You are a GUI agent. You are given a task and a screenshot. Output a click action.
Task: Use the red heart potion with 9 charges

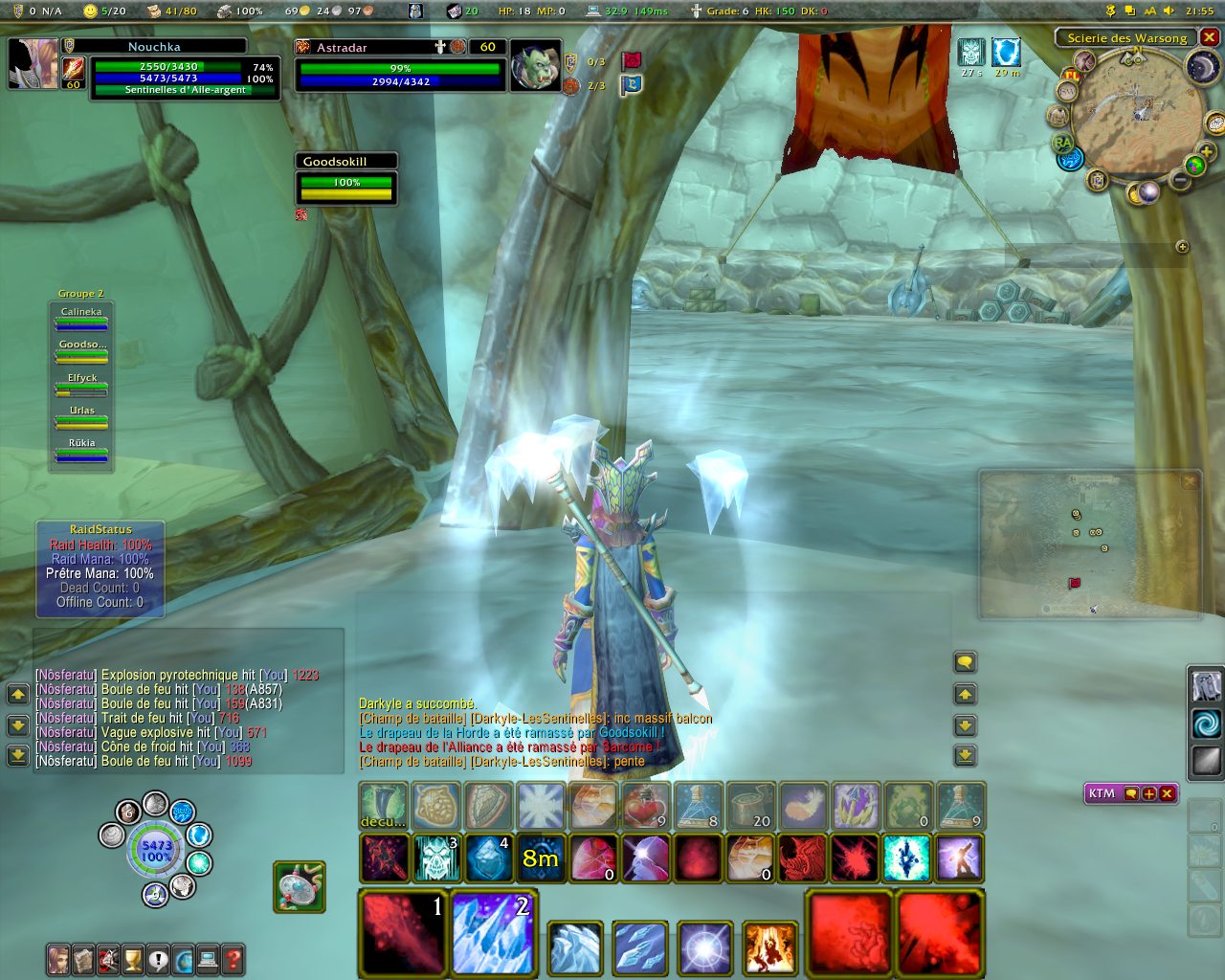click(x=646, y=807)
